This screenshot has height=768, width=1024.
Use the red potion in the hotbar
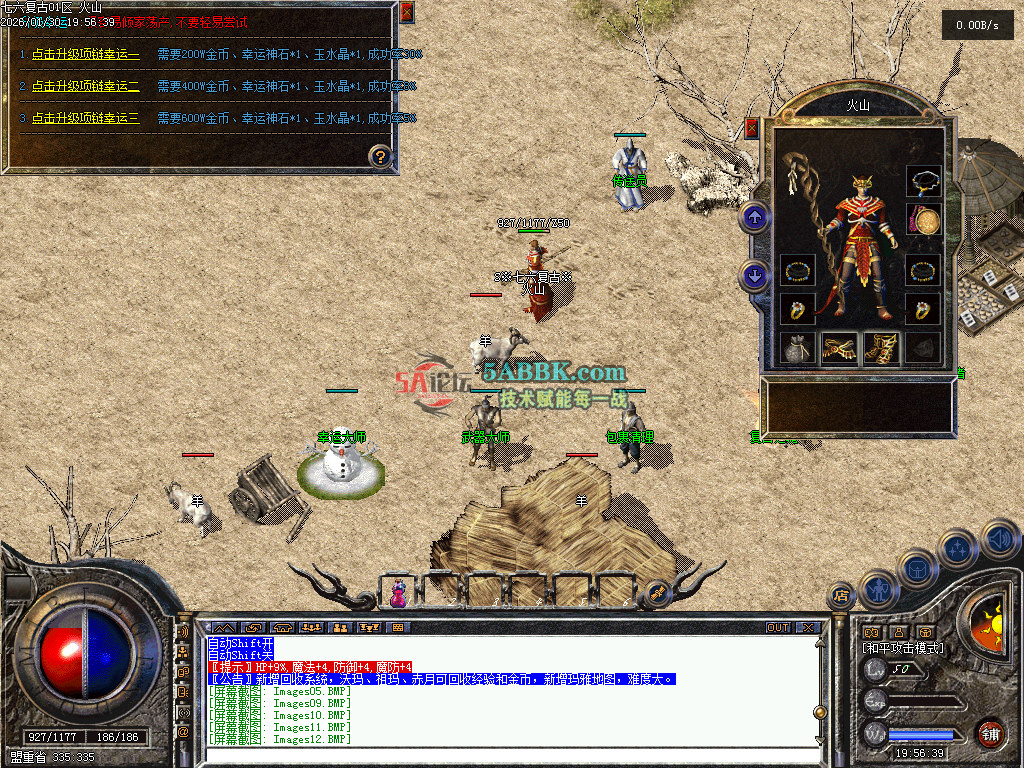coord(398,594)
